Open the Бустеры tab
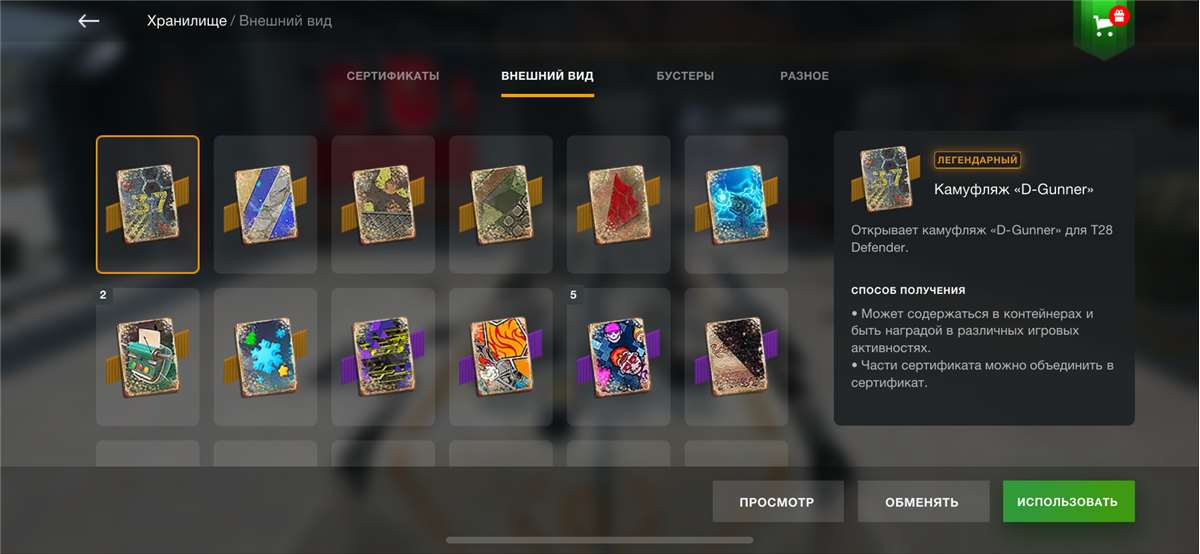This screenshot has width=1200, height=554. [685, 76]
